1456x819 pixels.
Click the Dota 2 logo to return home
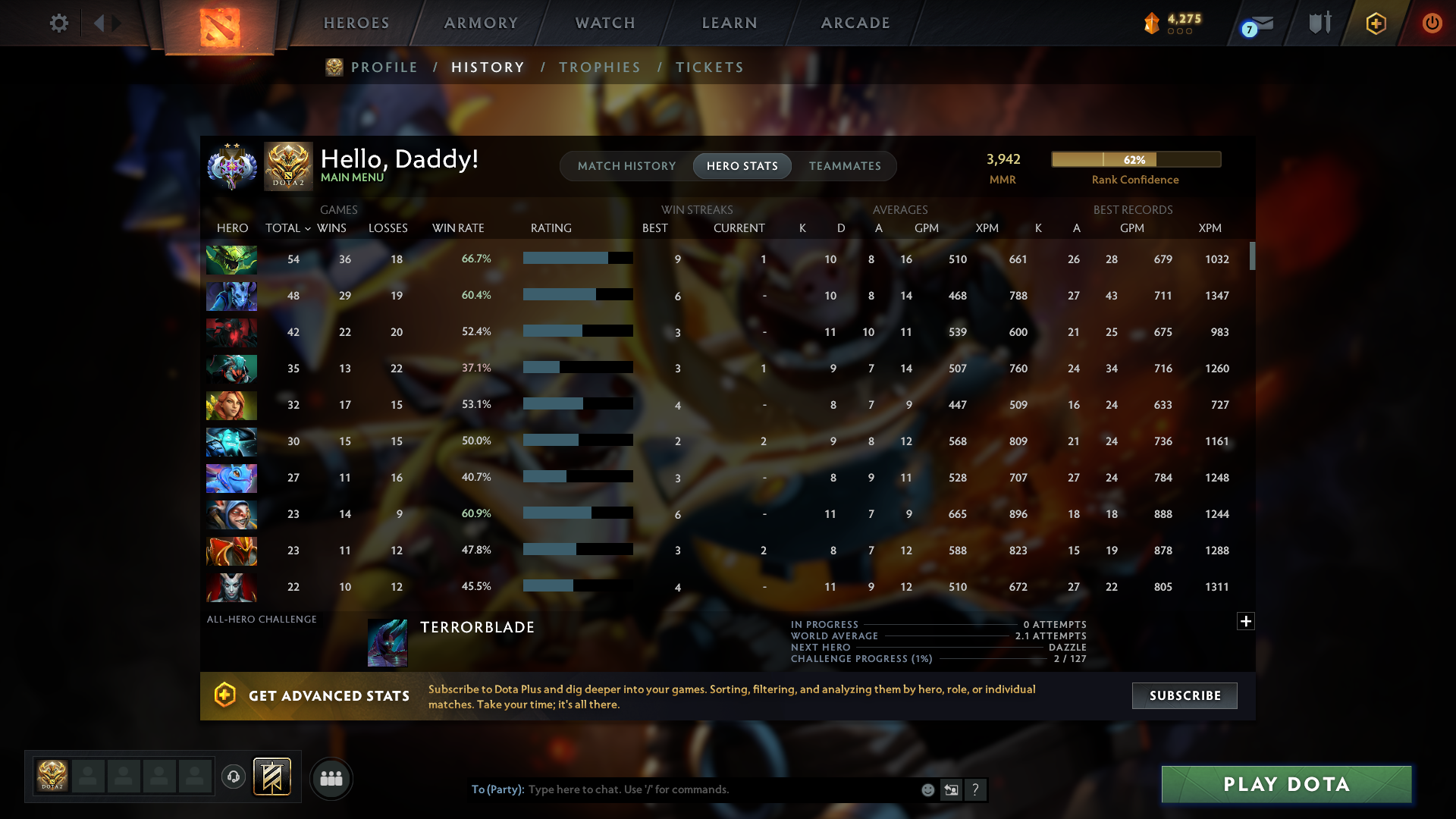point(218,23)
